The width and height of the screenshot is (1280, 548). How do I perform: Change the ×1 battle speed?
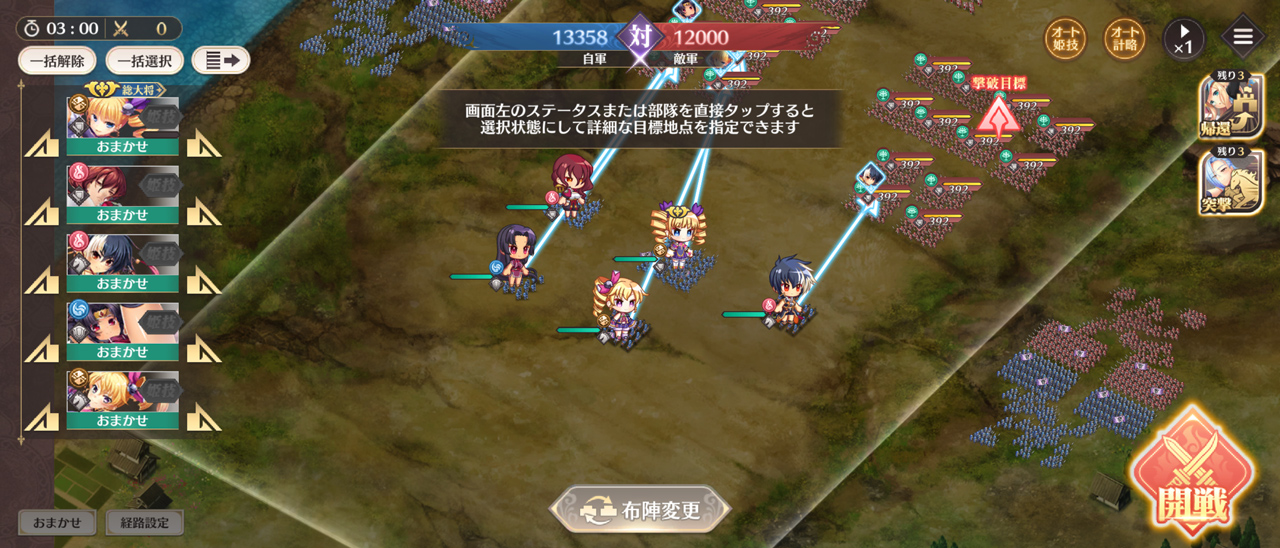[1184, 39]
